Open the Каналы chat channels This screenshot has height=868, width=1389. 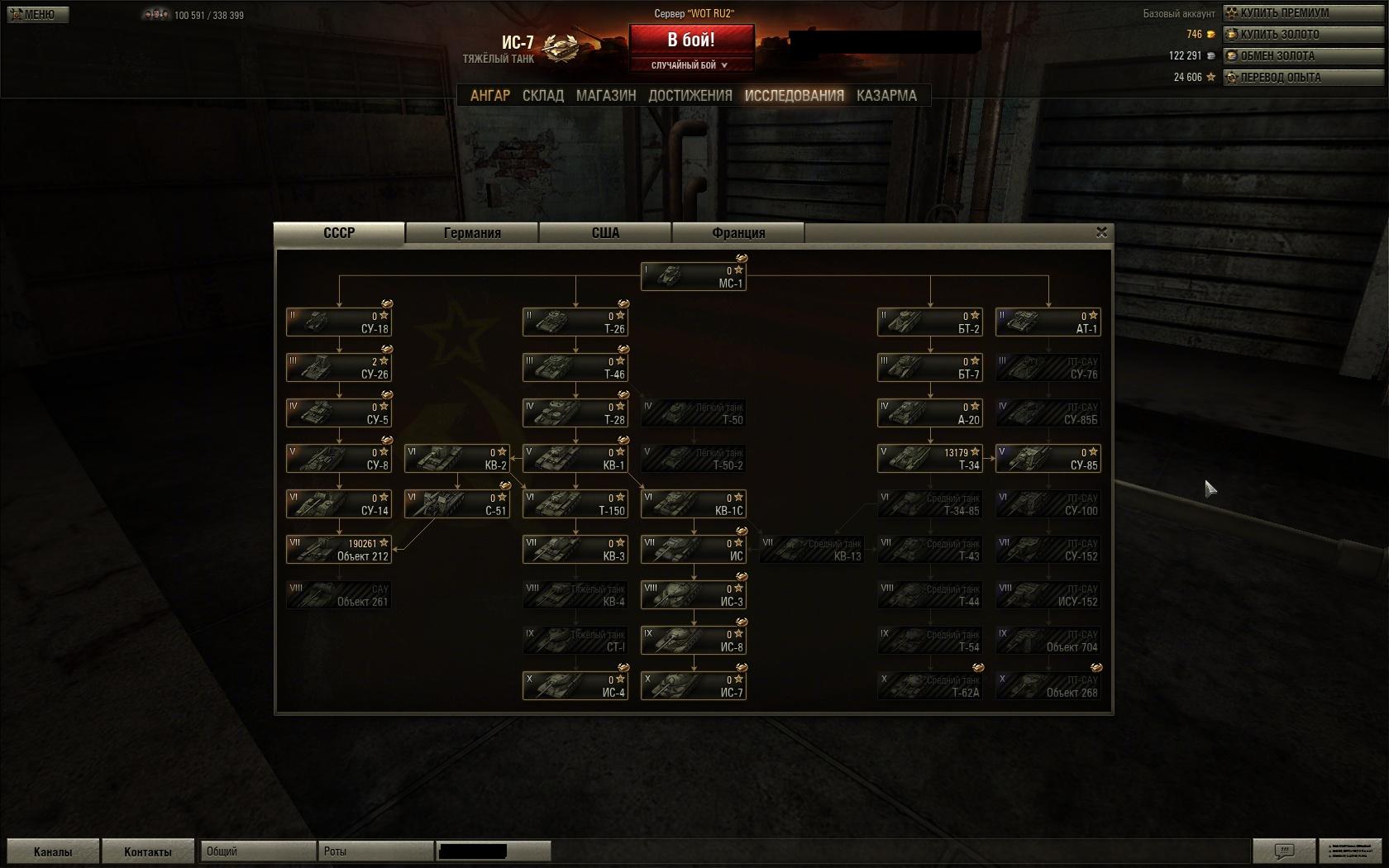(53, 851)
